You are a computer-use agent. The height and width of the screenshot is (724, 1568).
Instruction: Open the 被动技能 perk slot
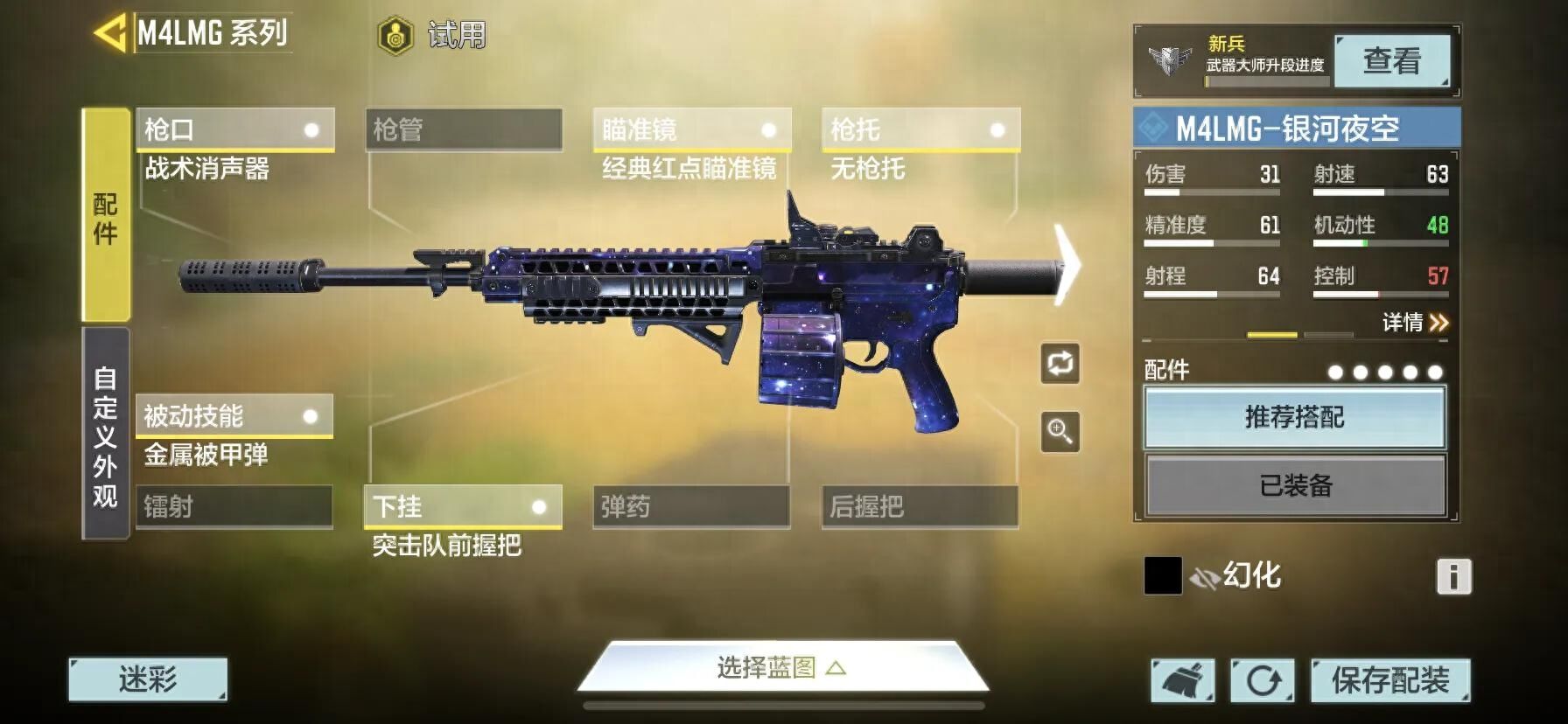click(x=234, y=416)
